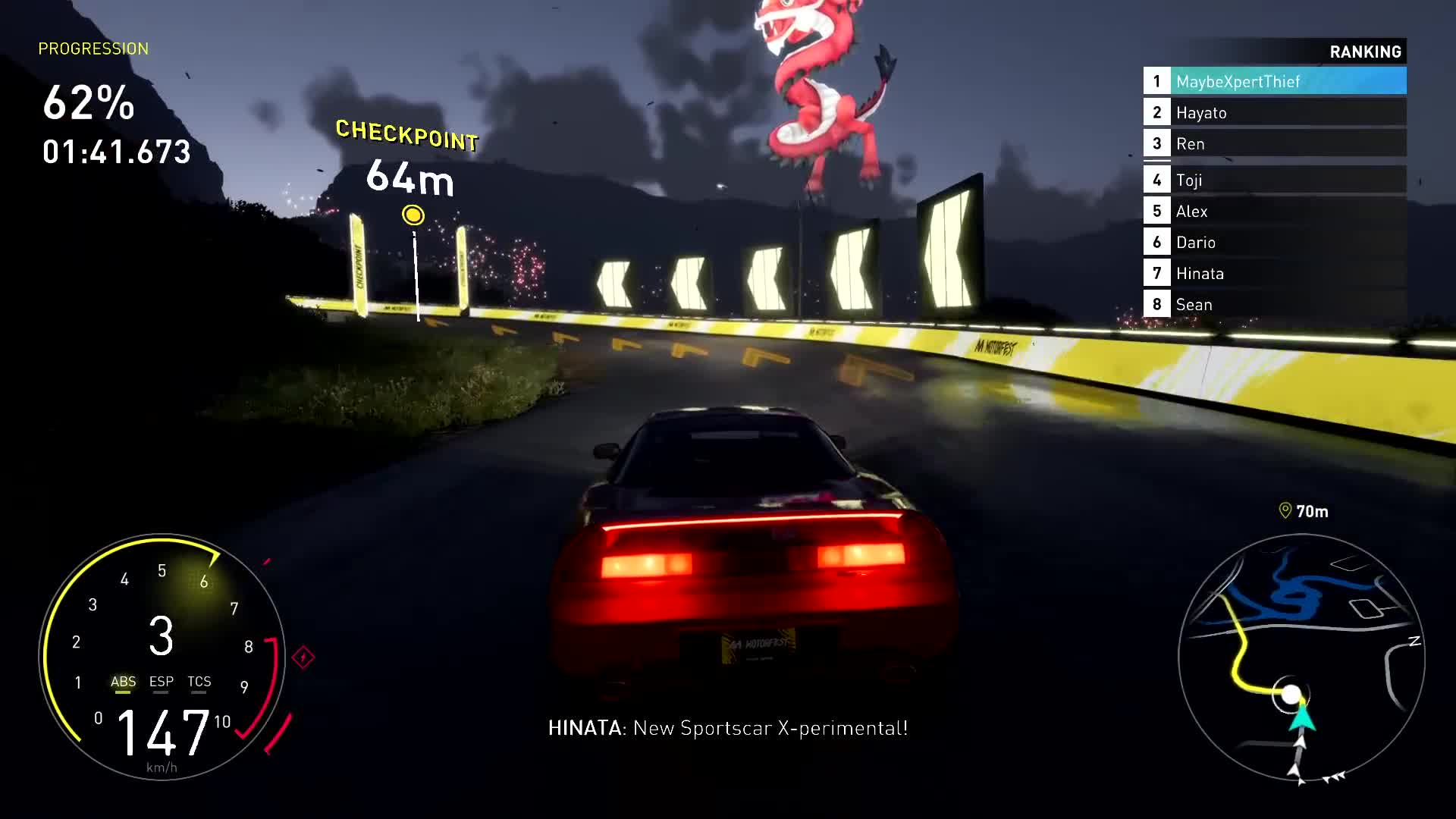
Task: Select the TCS indicator on the speedometer
Action: [199, 682]
